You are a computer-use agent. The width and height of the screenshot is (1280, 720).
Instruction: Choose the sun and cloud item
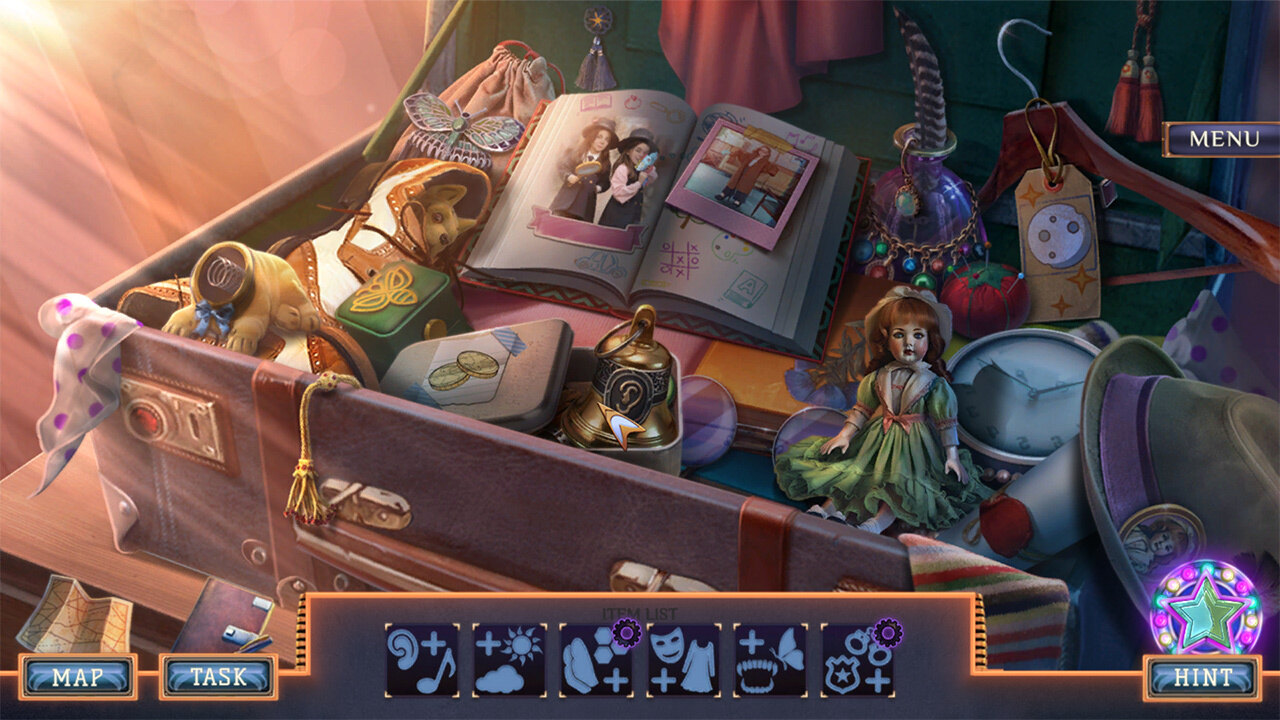[x=509, y=660]
